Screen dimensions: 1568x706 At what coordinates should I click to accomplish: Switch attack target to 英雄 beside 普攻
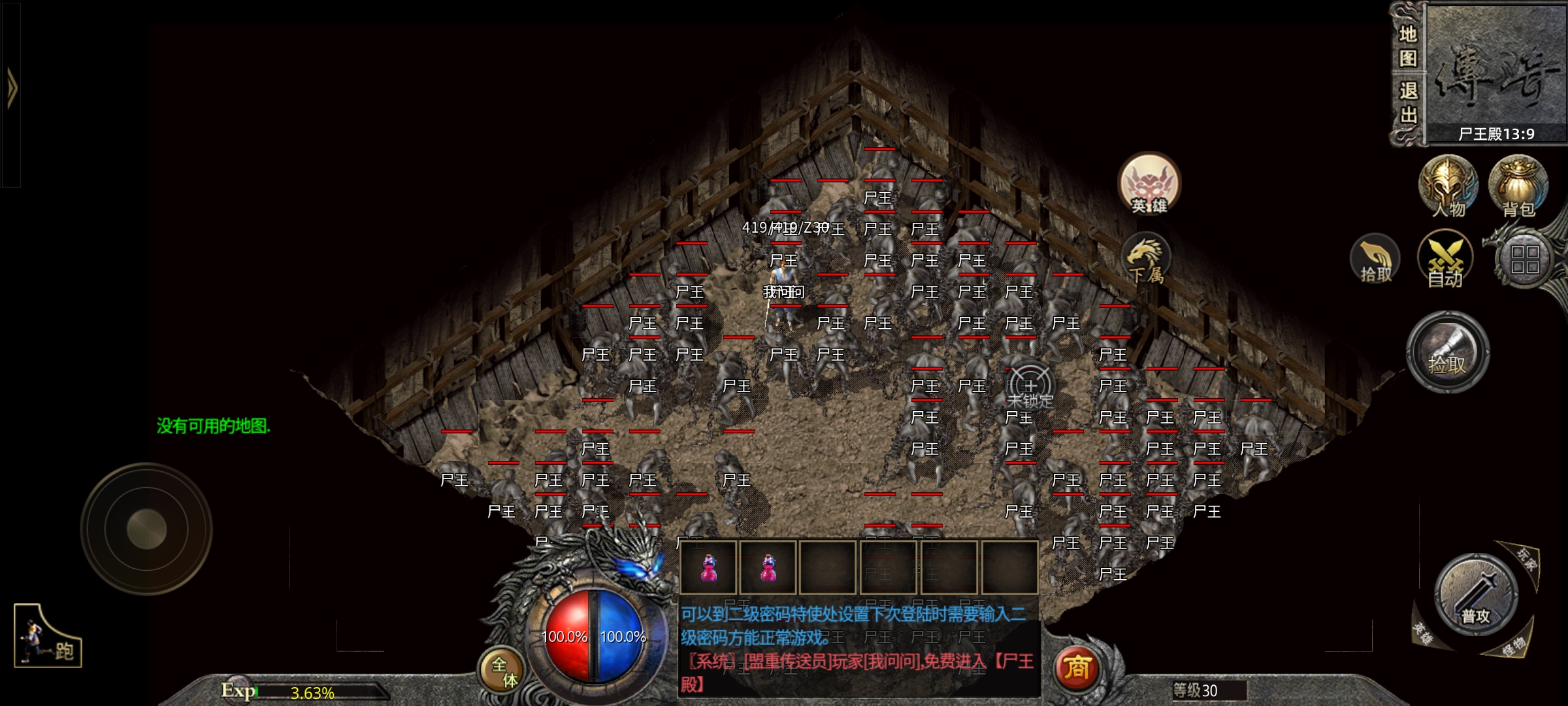coord(1422,633)
